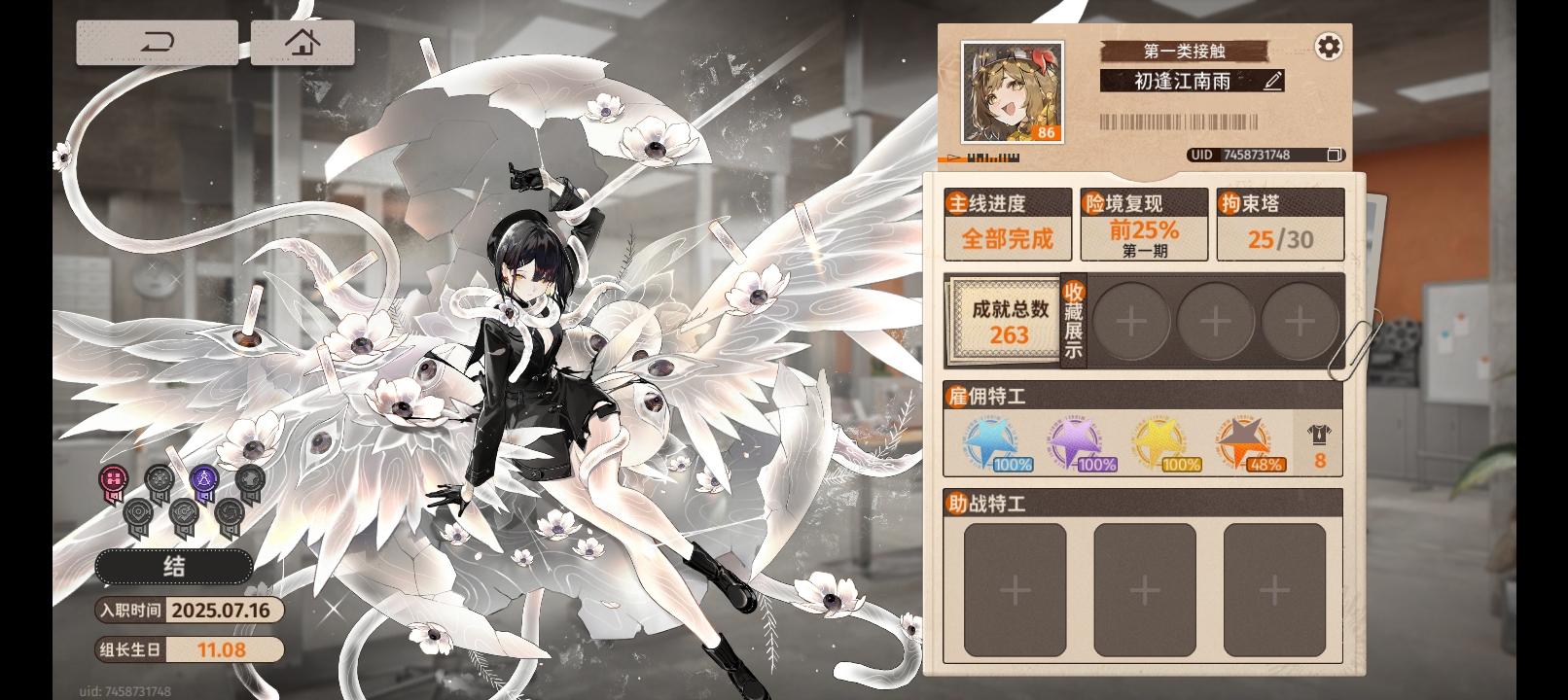Edit the name 初逢江南雨 with the pencil
1568x700 pixels.
(x=1271, y=82)
